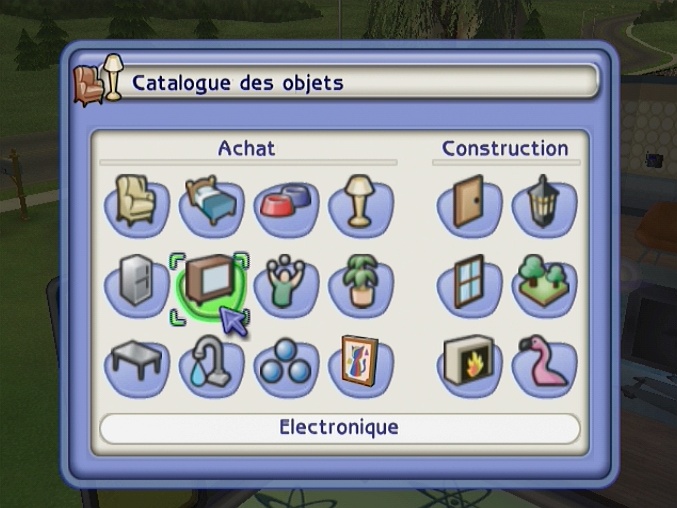
Task: Open the fireplace construction category
Action: [468, 365]
